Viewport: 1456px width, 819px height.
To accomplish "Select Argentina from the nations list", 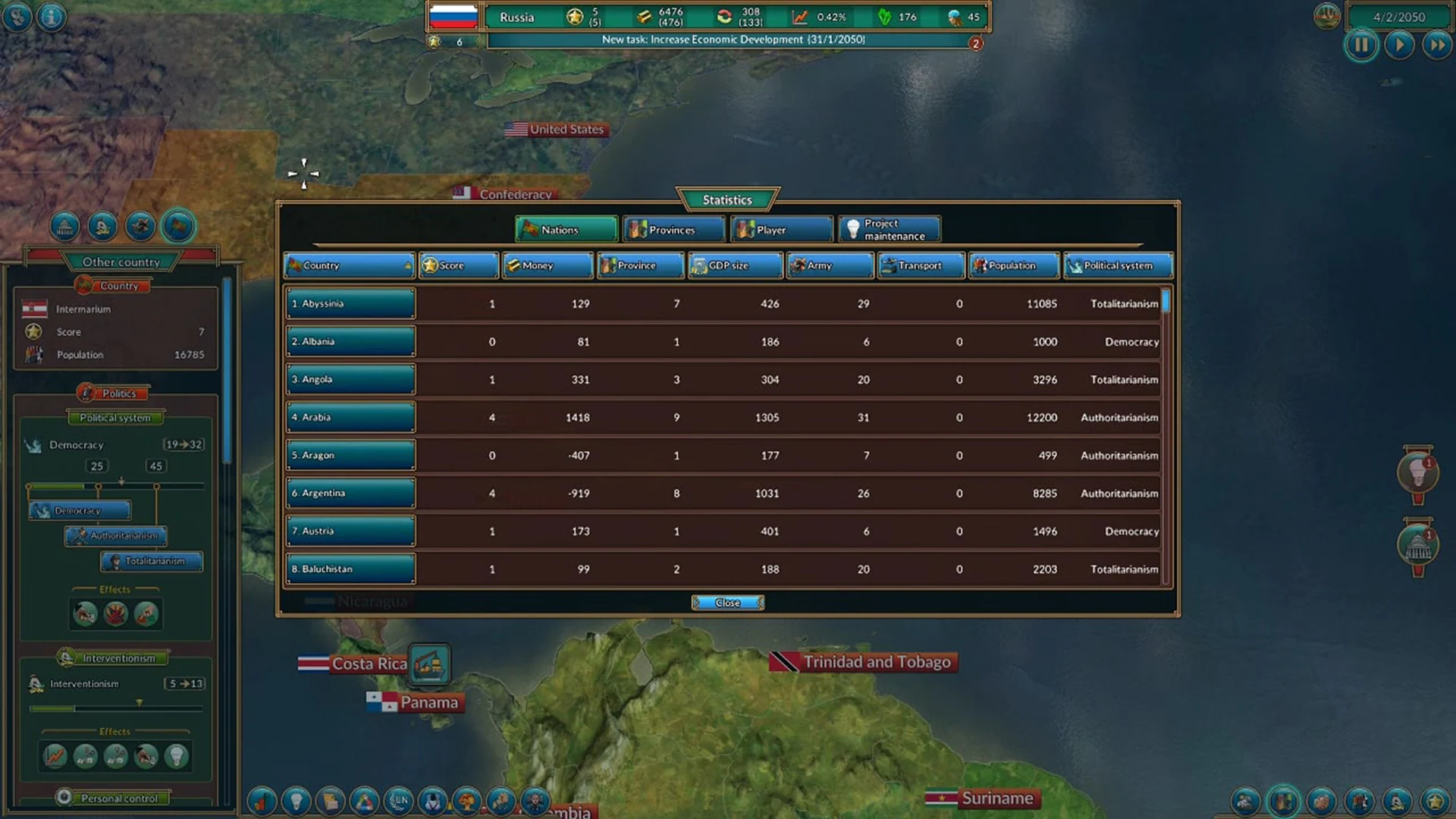I will pos(350,493).
